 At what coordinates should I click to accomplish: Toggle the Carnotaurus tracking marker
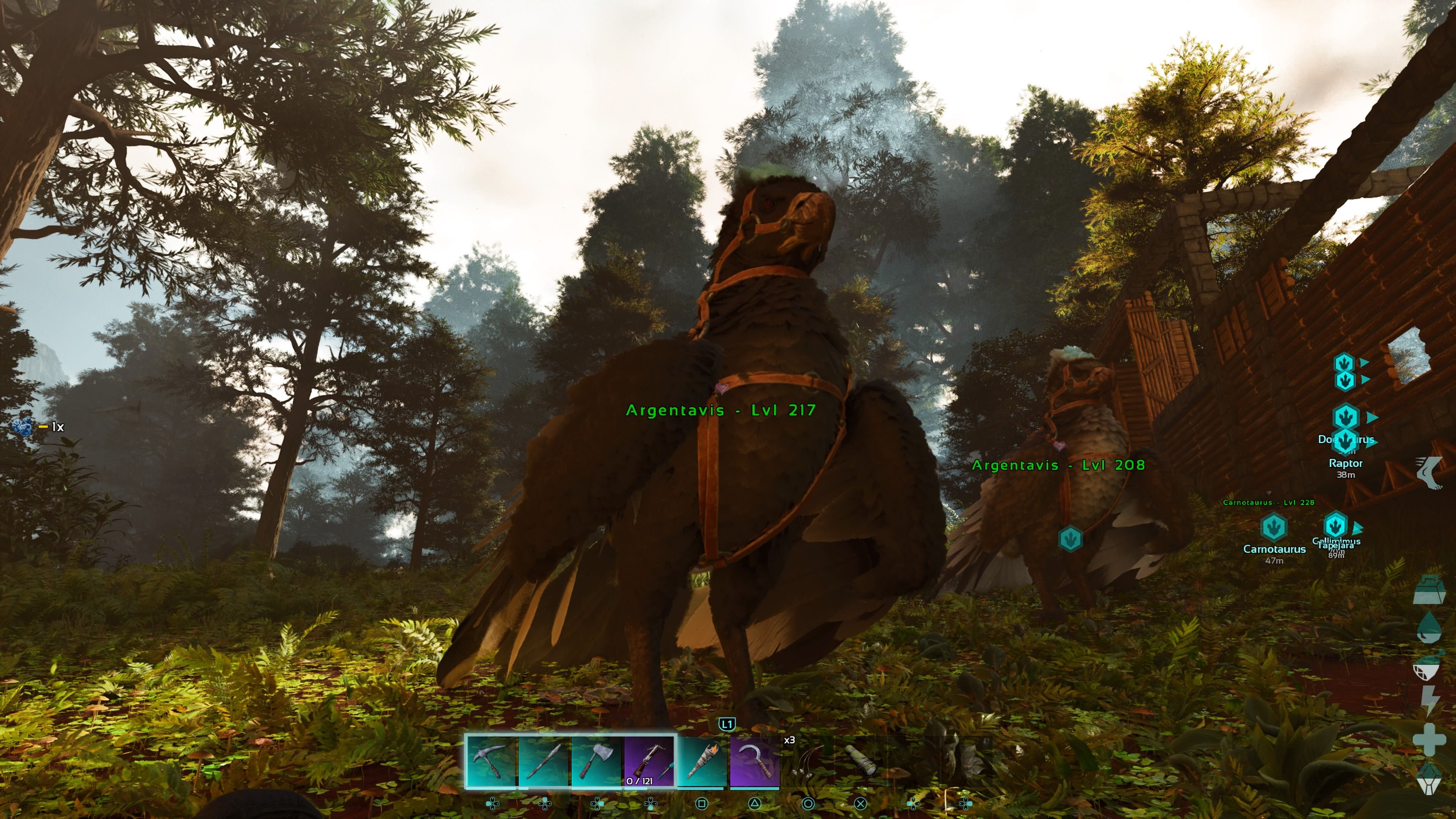pos(1274,527)
